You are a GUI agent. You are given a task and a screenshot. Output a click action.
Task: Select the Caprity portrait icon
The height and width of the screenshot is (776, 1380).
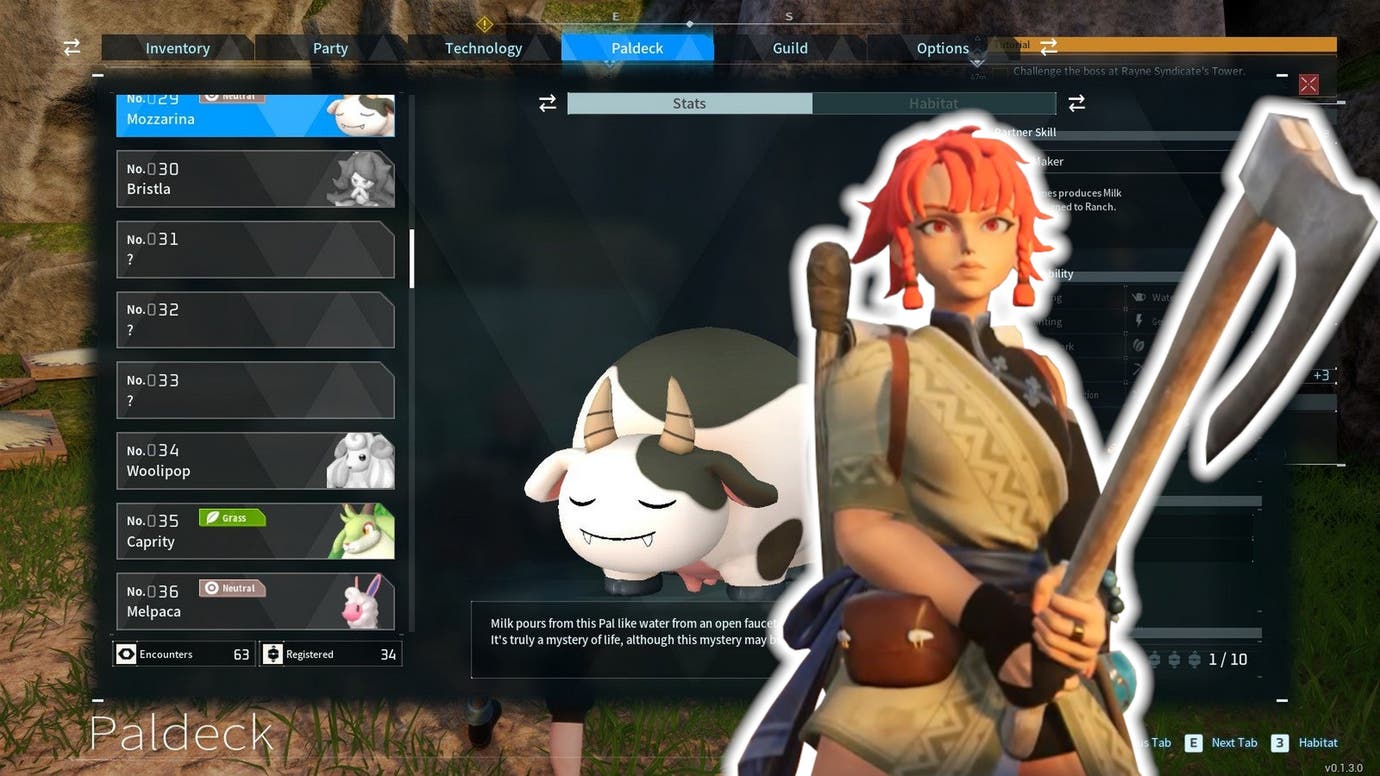point(364,531)
